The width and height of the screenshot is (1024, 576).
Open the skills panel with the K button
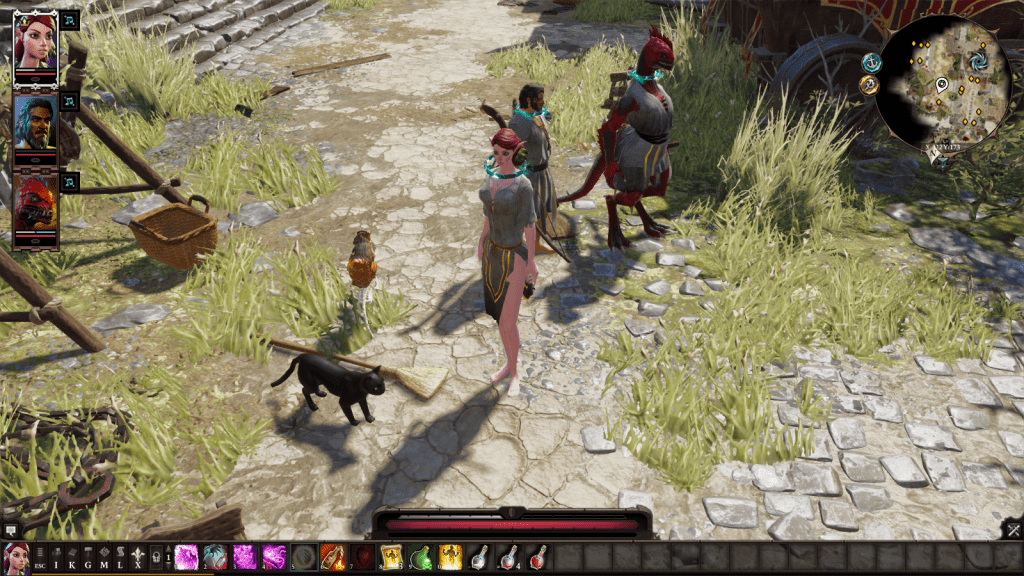pos(74,557)
